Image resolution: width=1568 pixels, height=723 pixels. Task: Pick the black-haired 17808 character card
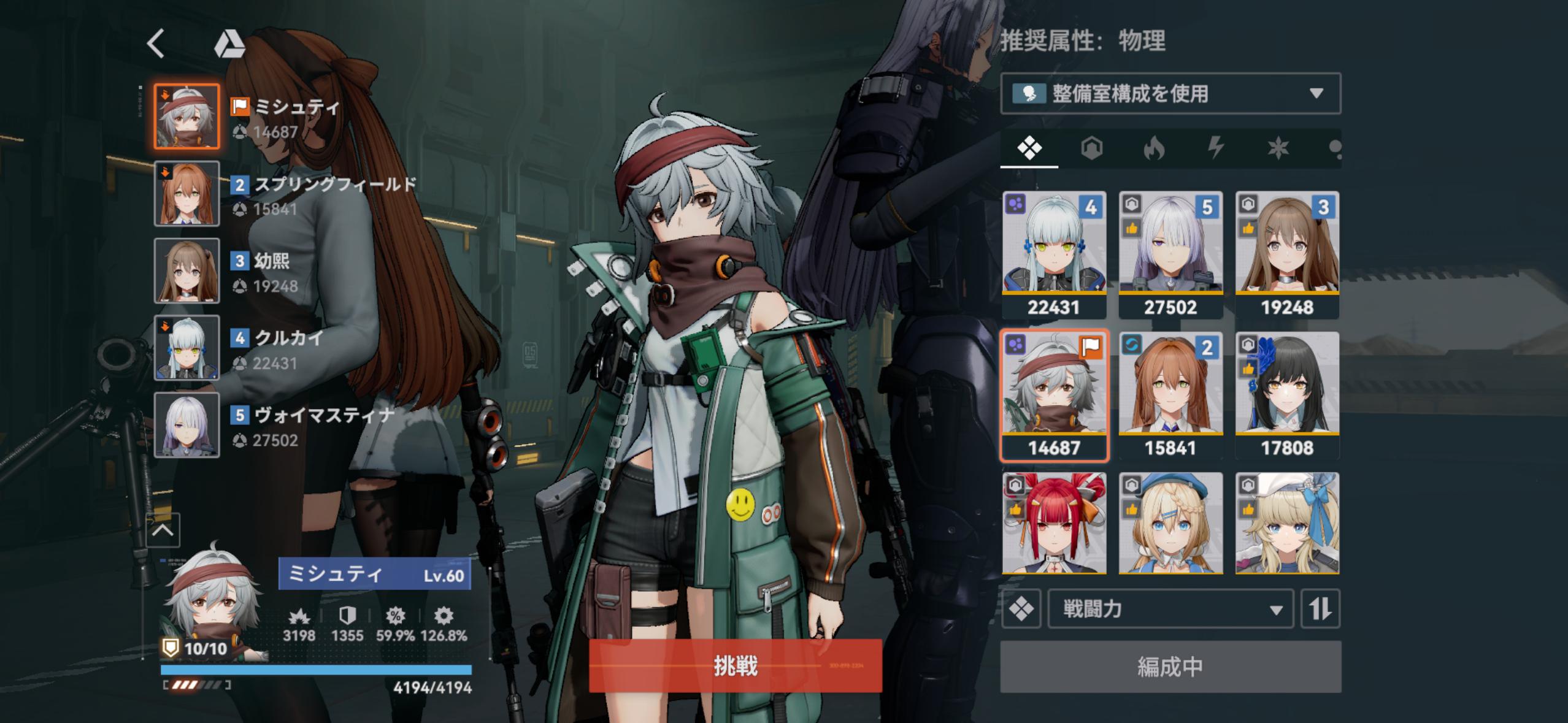[1286, 396]
